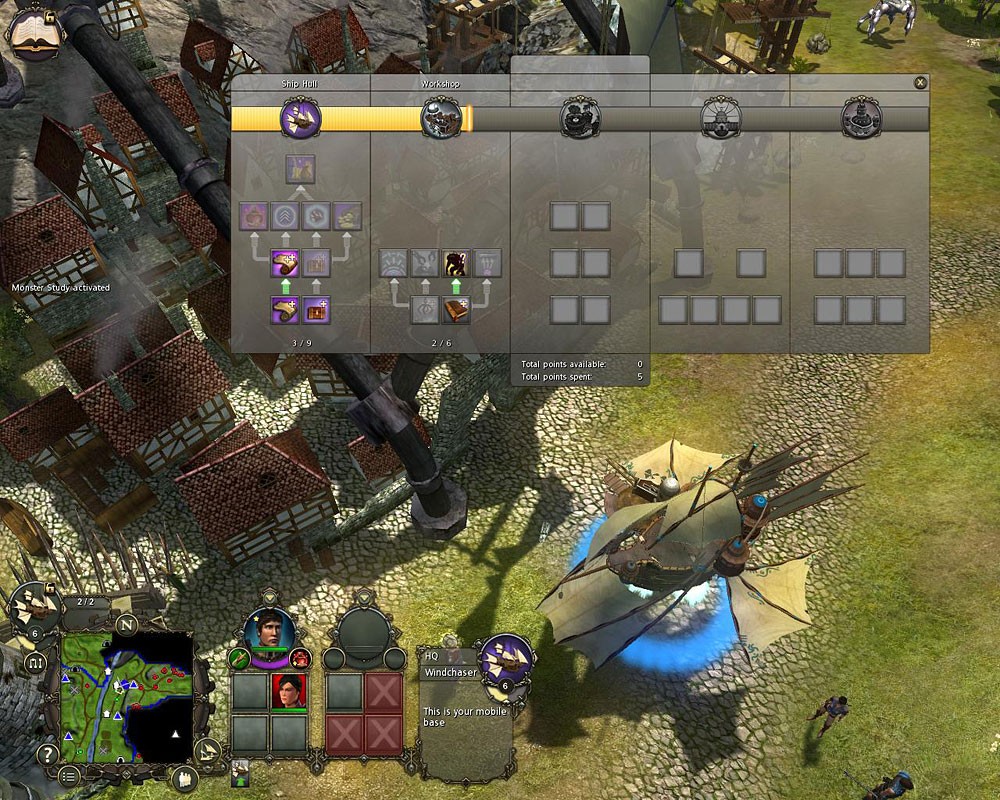
Task: Pick the topmost Ship Hull upgrade
Action: 301,169
